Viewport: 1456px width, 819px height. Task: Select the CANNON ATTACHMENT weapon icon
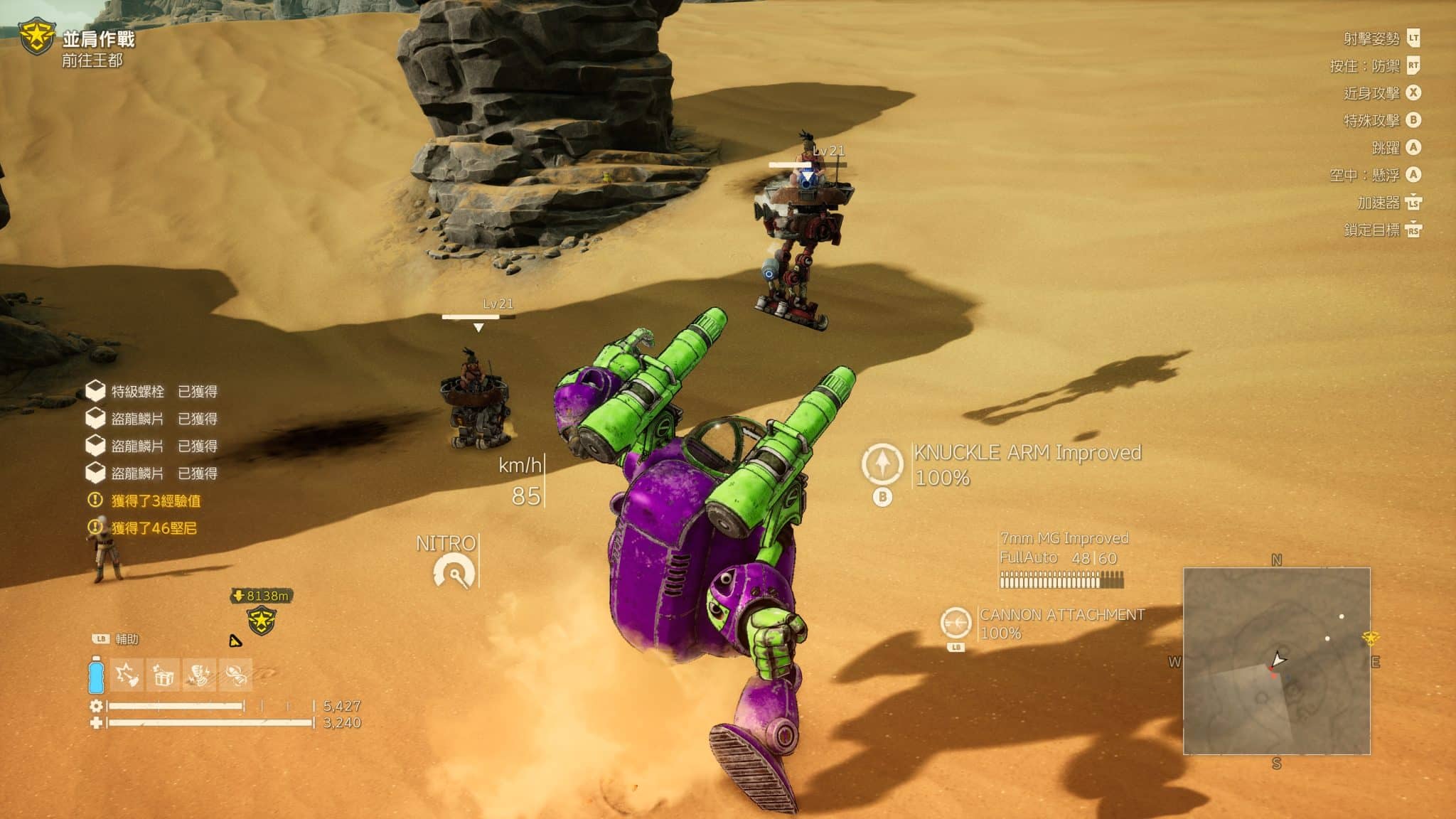pyautogui.click(x=955, y=623)
